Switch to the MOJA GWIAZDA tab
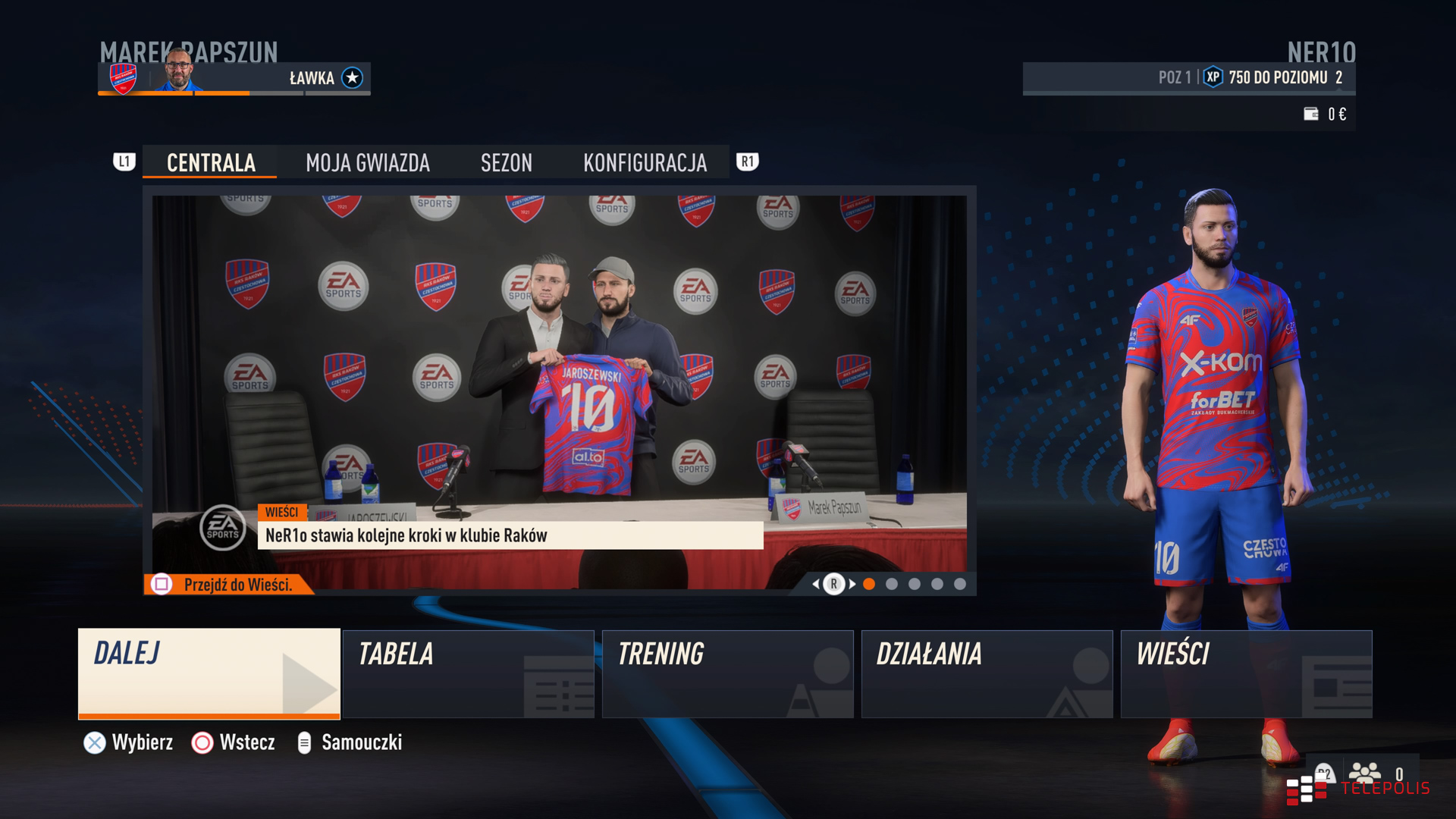 pos(367,162)
